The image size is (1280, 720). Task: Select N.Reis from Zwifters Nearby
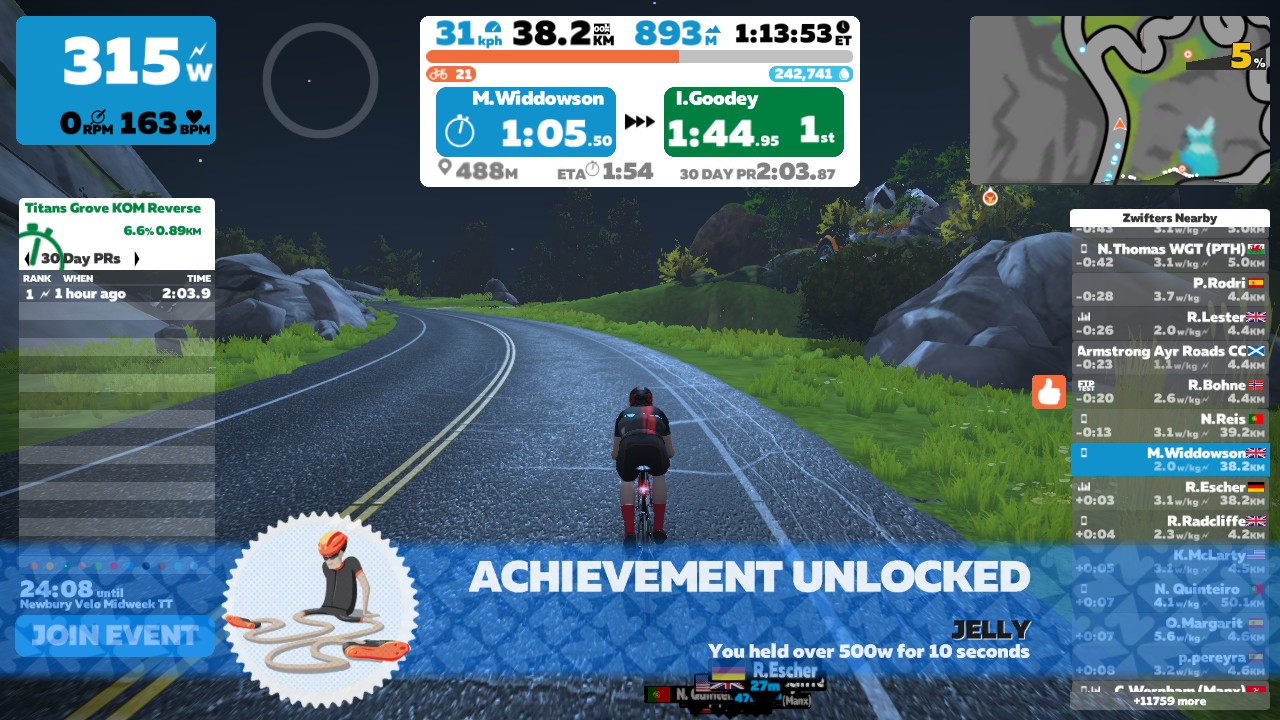coord(1169,425)
